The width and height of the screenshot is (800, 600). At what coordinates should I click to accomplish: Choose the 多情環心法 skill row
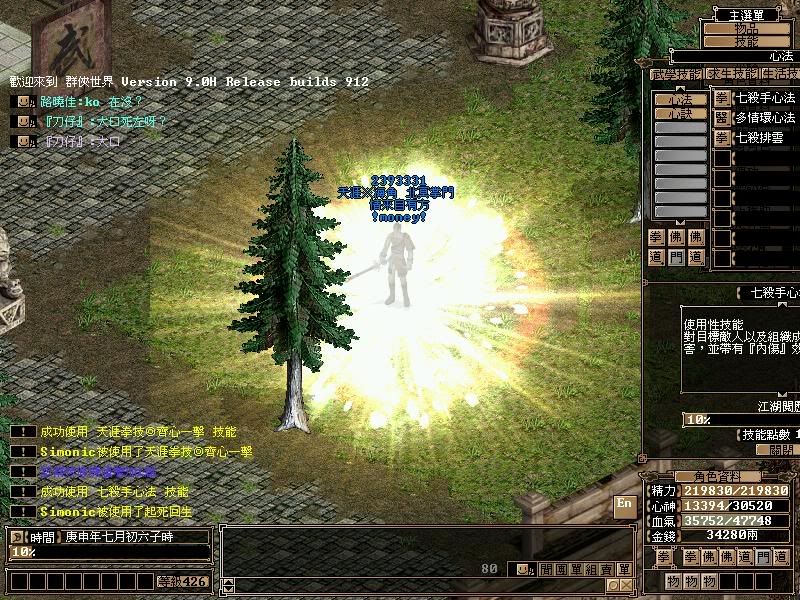point(765,118)
